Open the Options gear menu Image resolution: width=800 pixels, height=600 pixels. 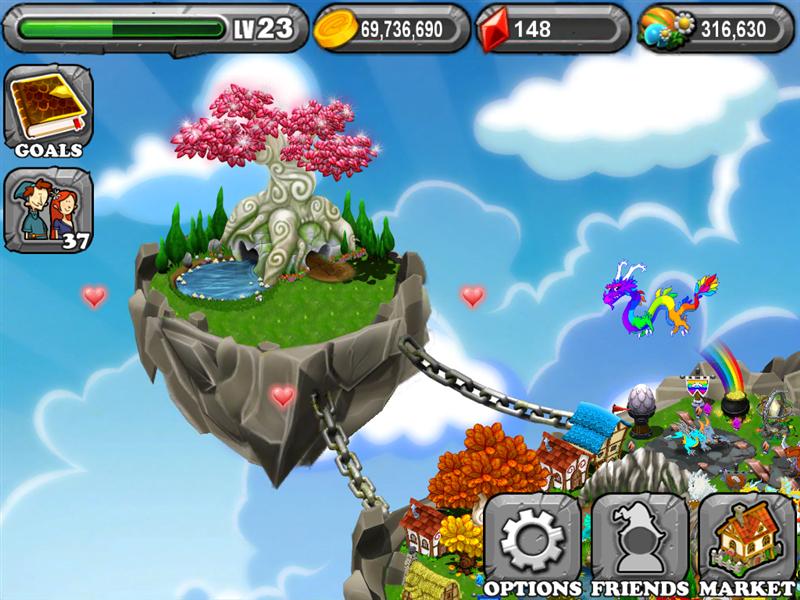click(x=532, y=545)
